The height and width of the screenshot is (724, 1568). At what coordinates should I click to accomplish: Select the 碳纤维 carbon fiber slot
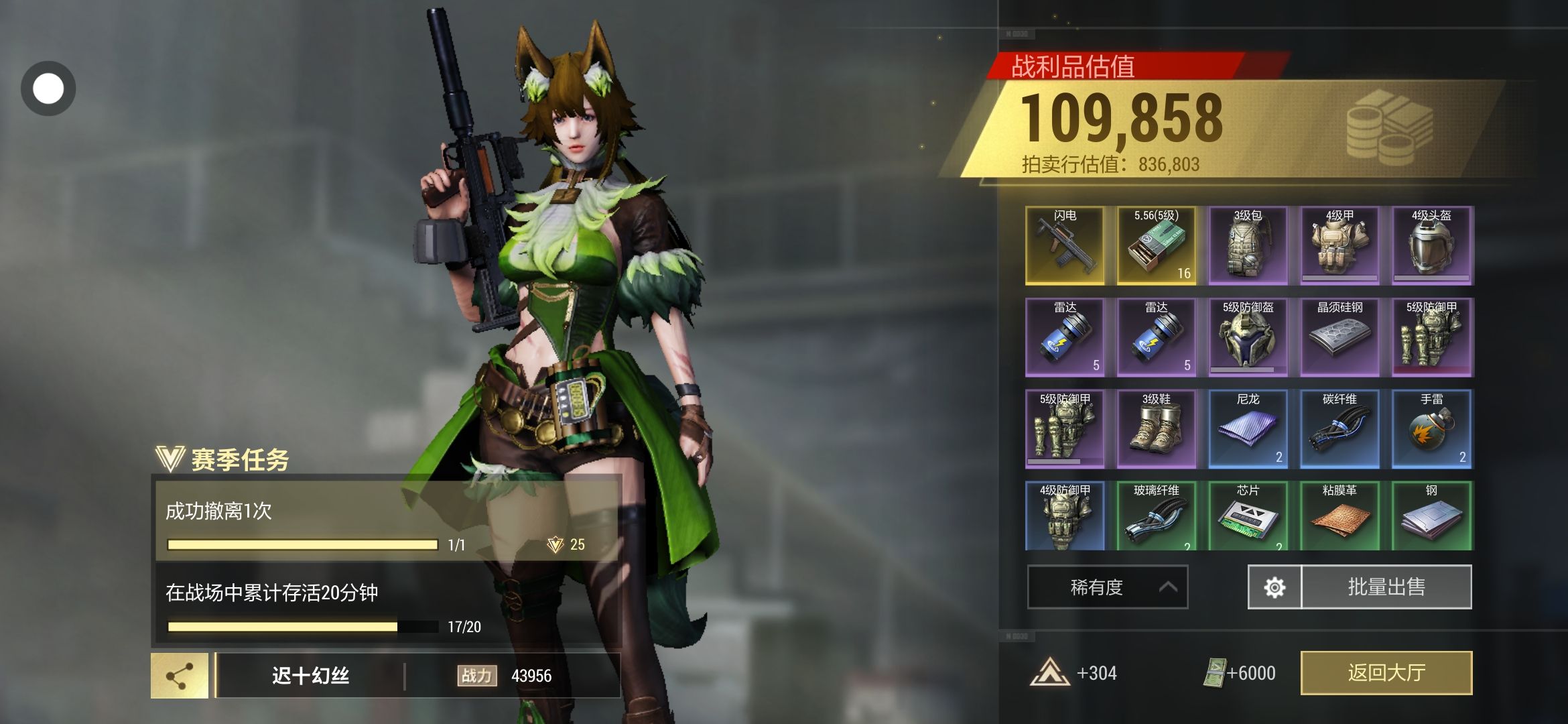tap(1340, 428)
